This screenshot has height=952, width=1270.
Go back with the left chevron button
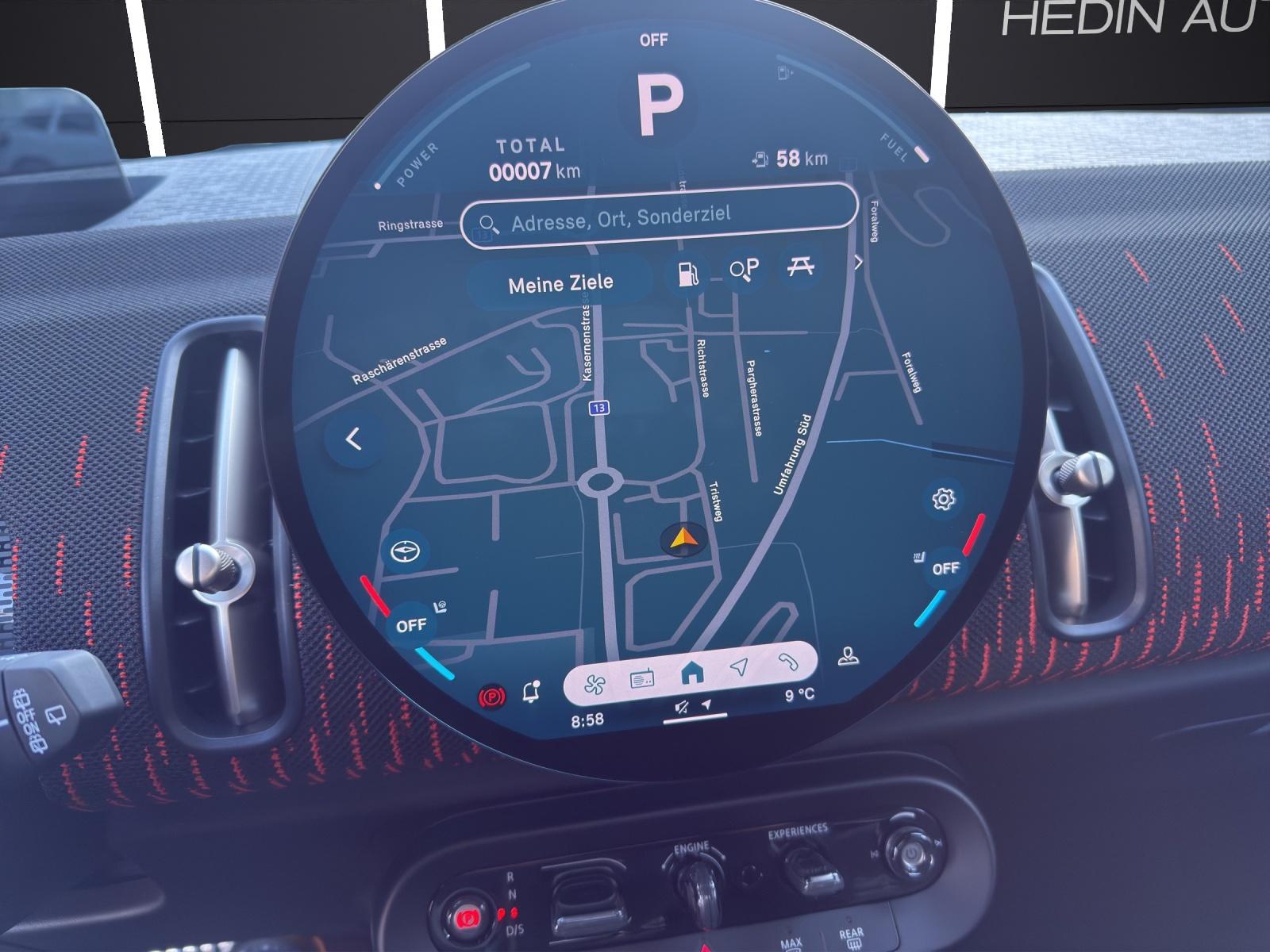coord(354,439)
